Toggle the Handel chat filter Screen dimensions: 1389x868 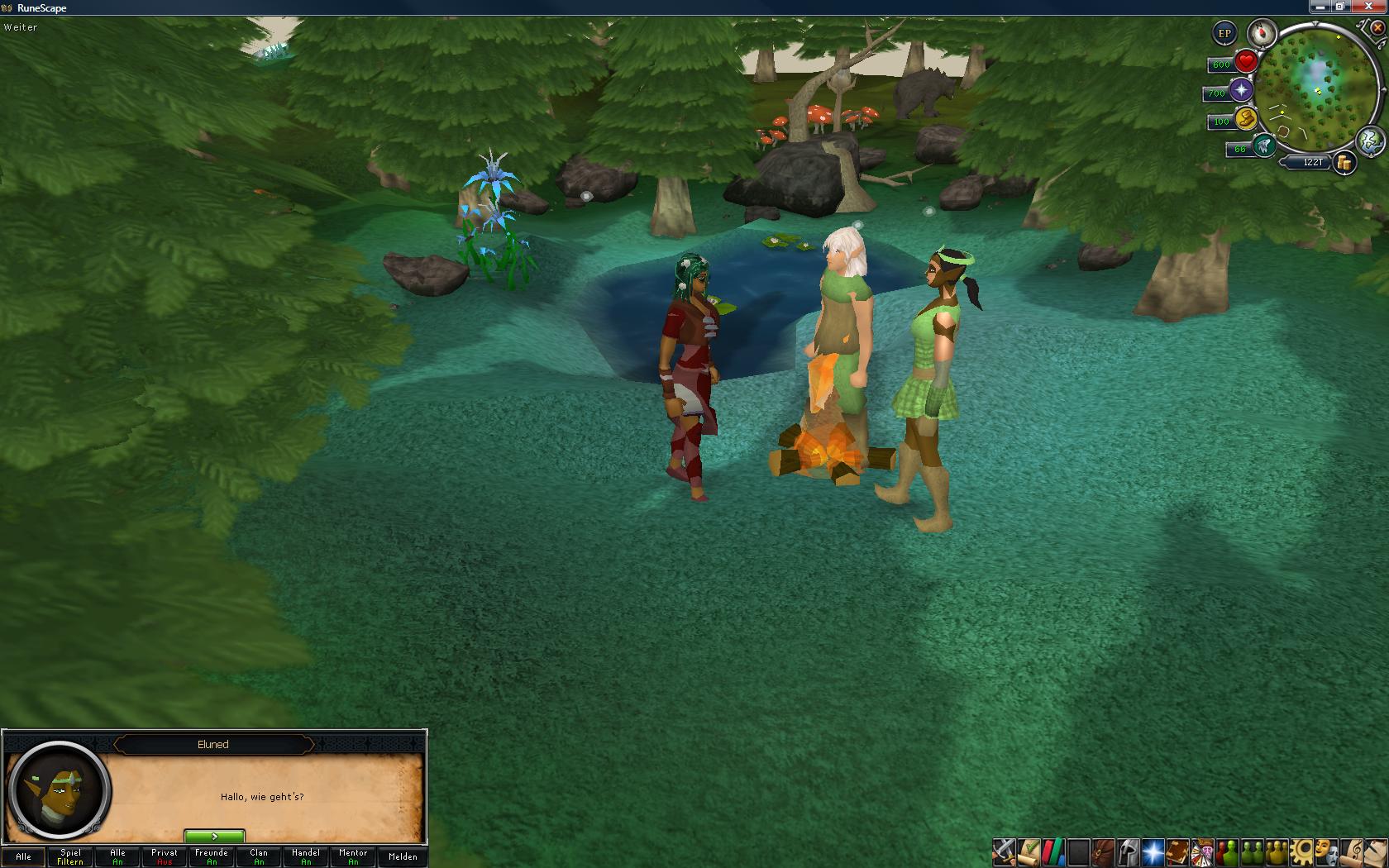[306, 856]
